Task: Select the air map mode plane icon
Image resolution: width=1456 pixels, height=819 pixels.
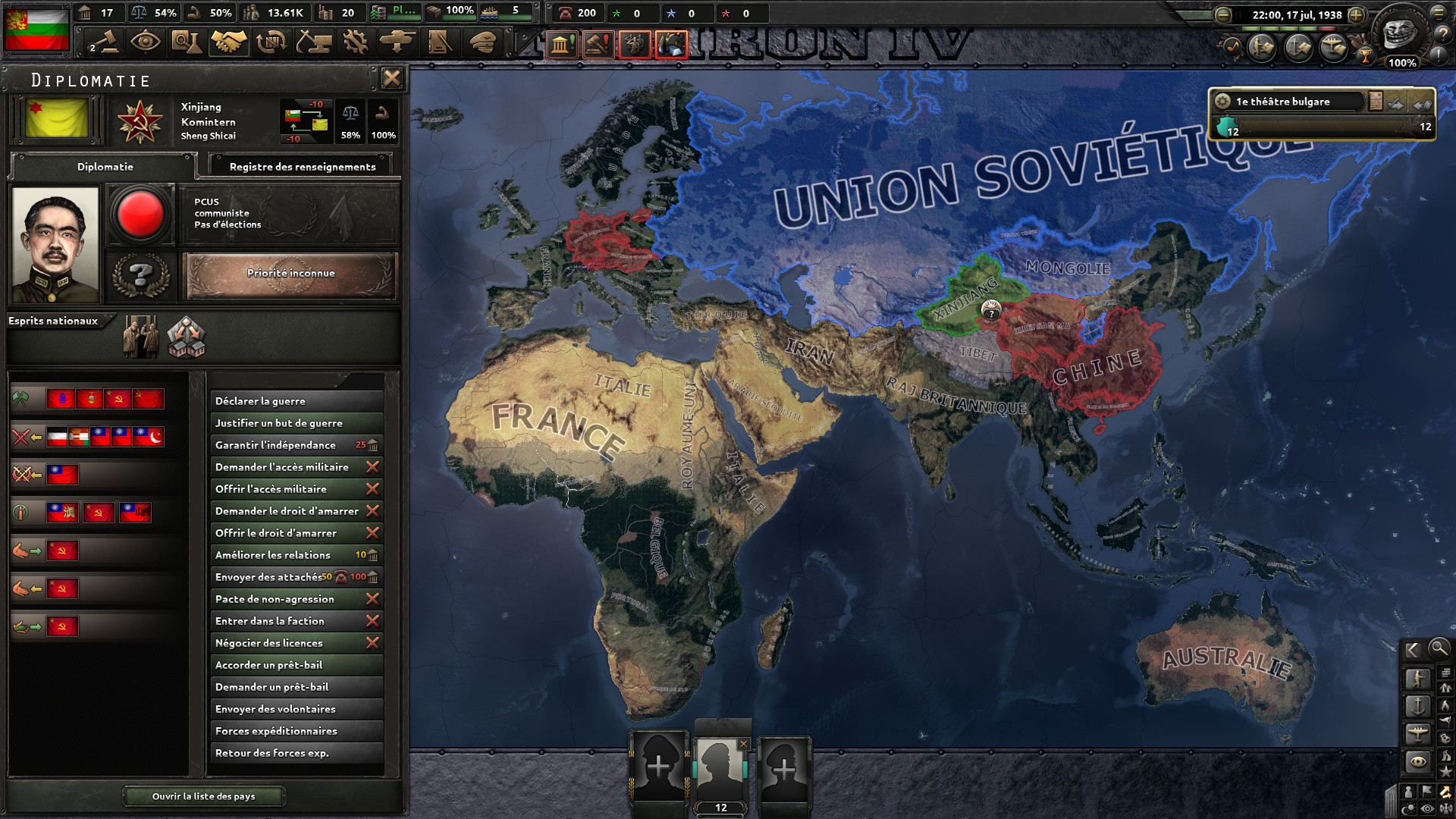Action: 1419,736
